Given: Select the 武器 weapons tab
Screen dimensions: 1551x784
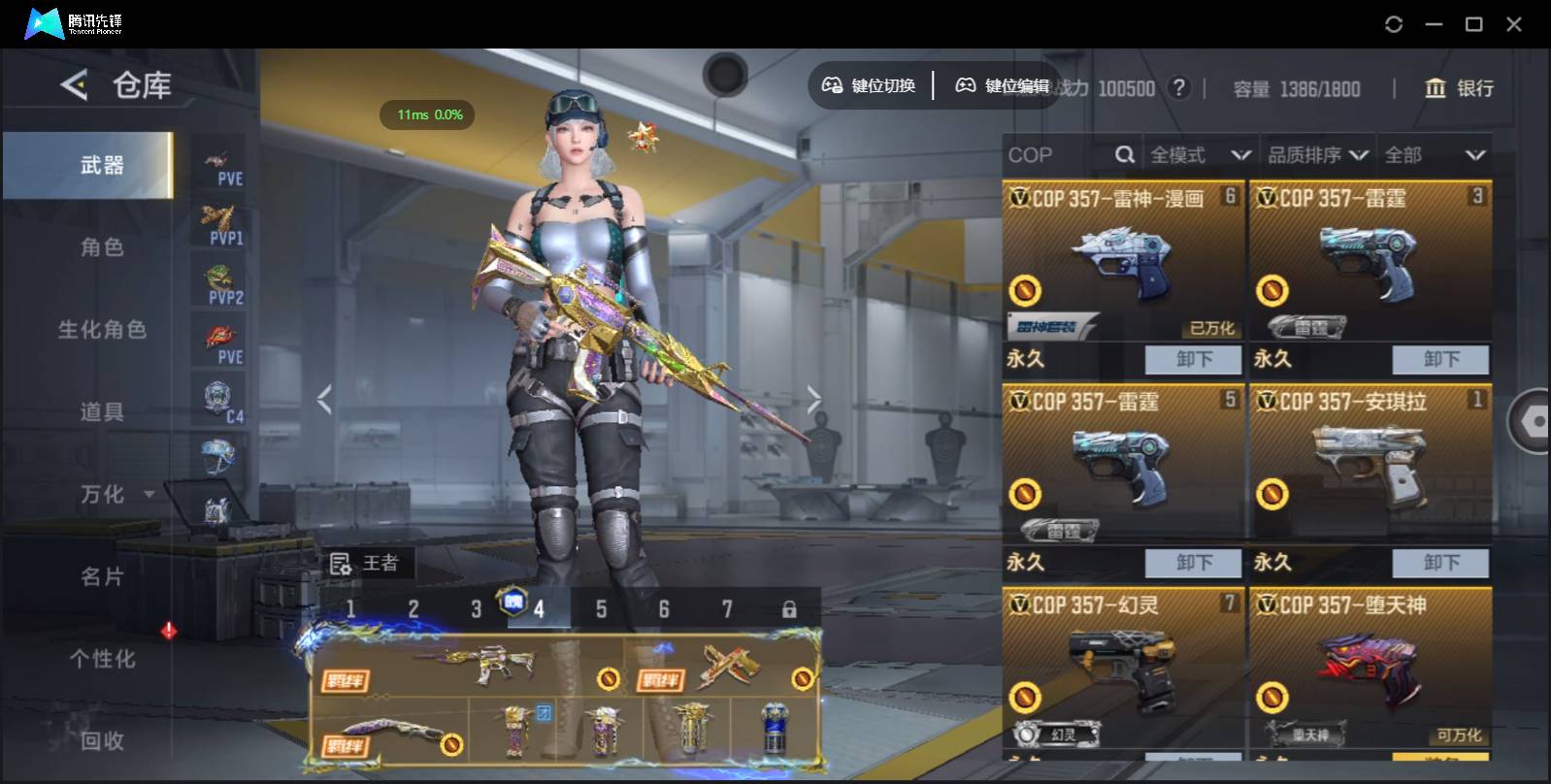Looking at the screenshot, I should [x=101, y=166].
